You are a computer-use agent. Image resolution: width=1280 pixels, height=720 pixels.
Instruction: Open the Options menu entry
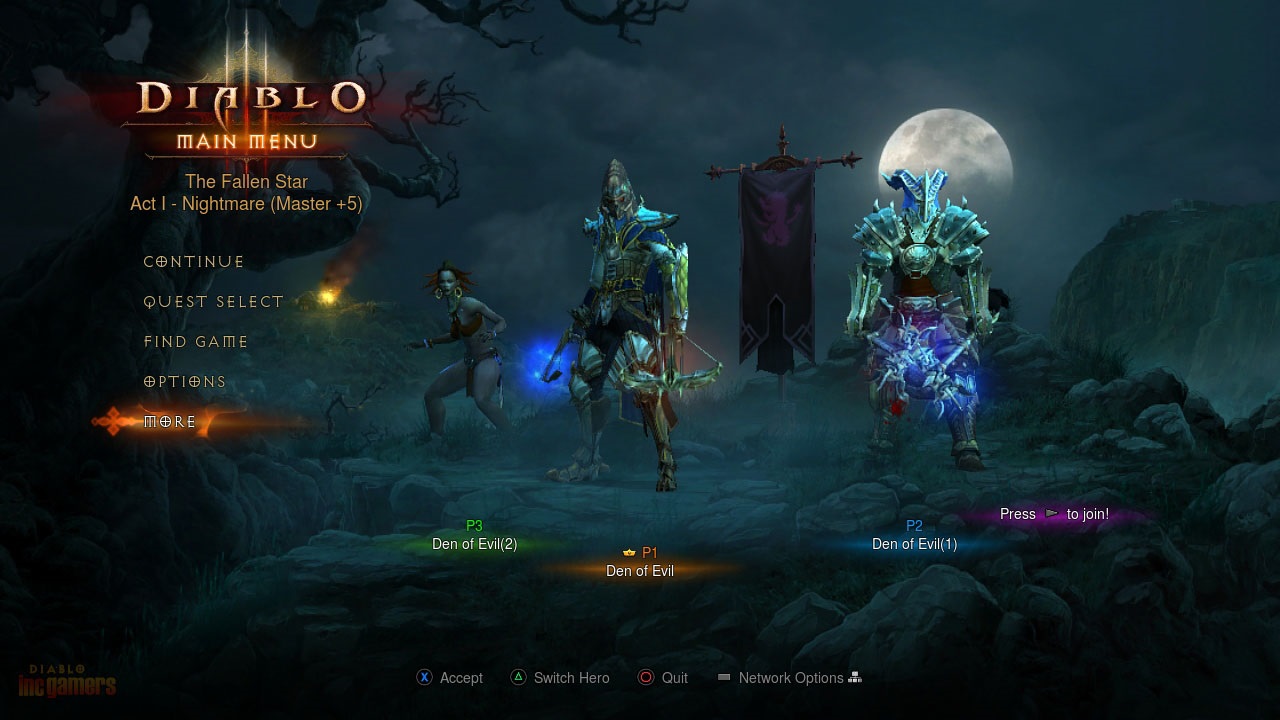[184, 381]
